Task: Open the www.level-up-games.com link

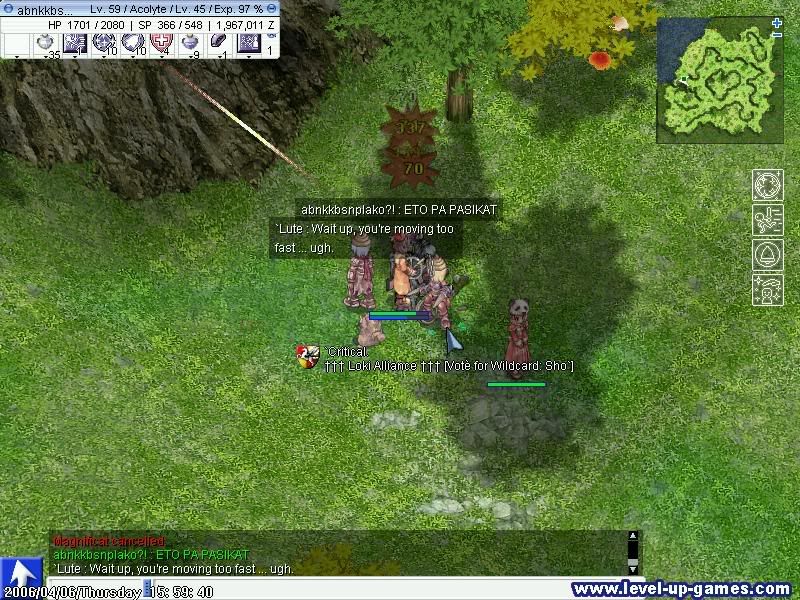Action: [682, 589]
